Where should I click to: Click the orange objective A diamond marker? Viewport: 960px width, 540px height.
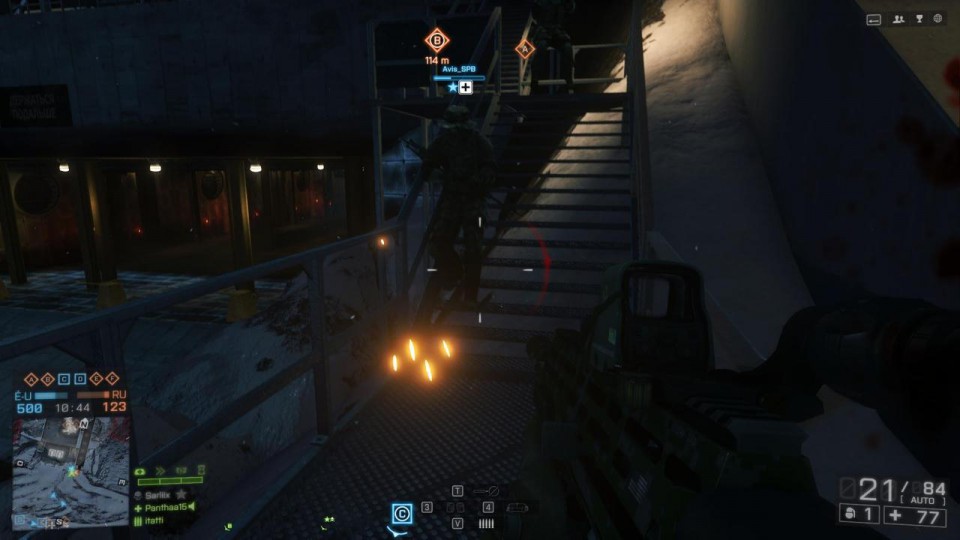[525, 48]
